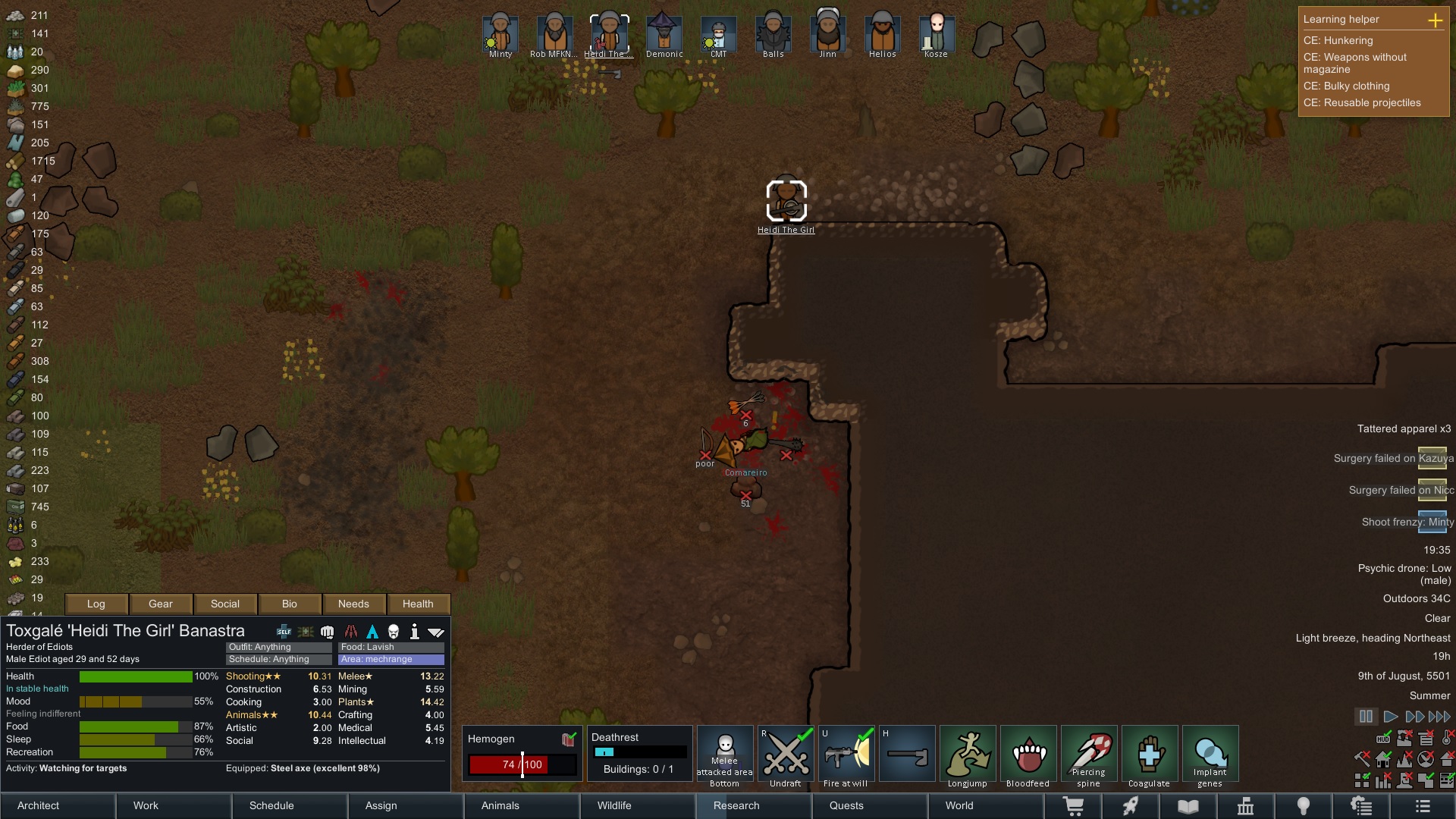
Task: Open the Needs tab
Action: [353, 604]
